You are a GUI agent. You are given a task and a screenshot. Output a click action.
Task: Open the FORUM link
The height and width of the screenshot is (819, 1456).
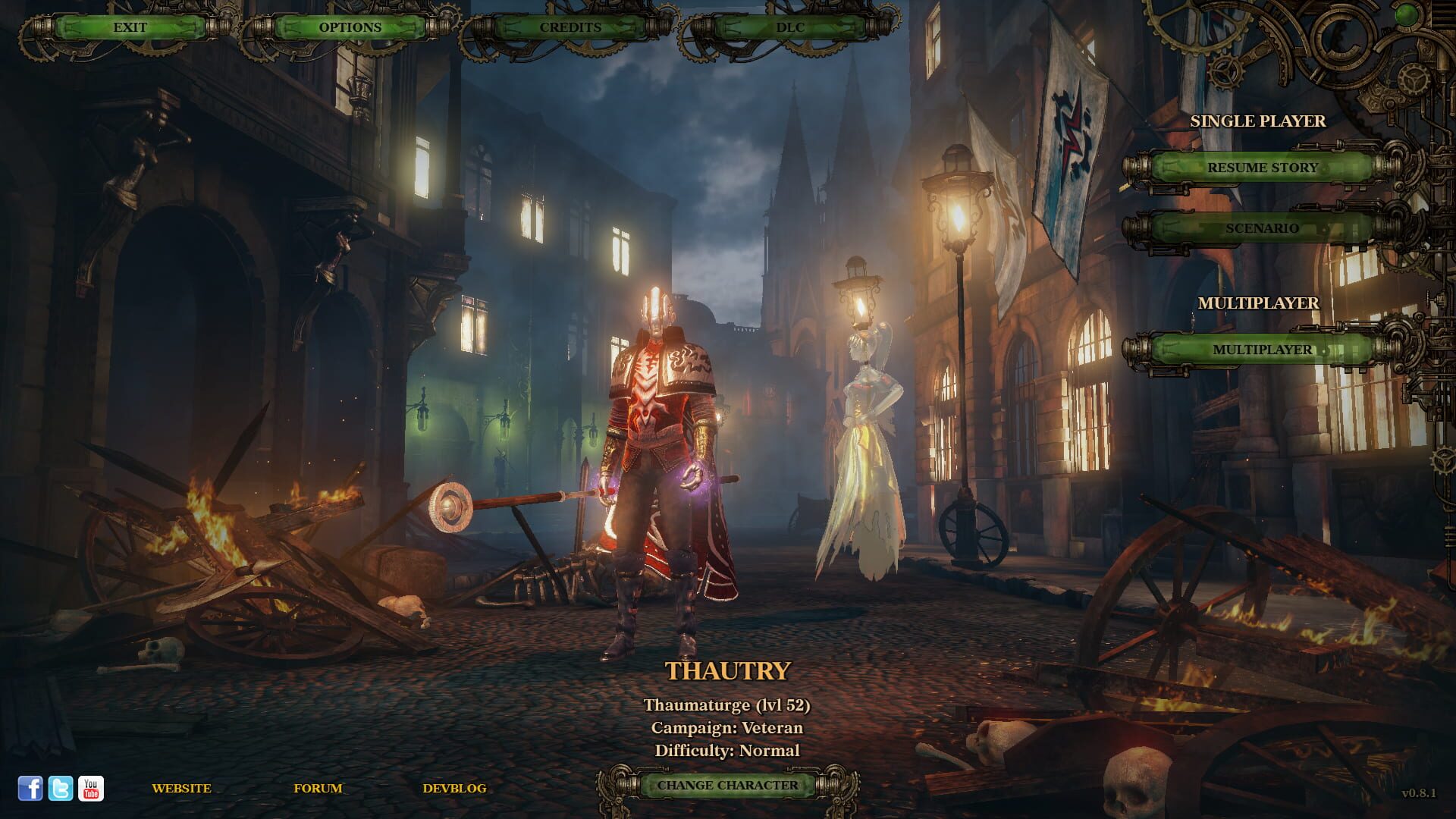click(x=318, y=789)
